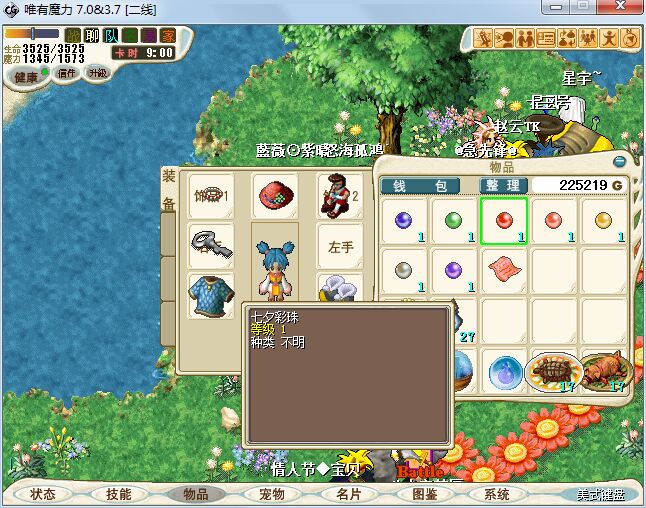Open the 名片 name card menu
Screen dimensions: 646x508
tap(348, 494)
